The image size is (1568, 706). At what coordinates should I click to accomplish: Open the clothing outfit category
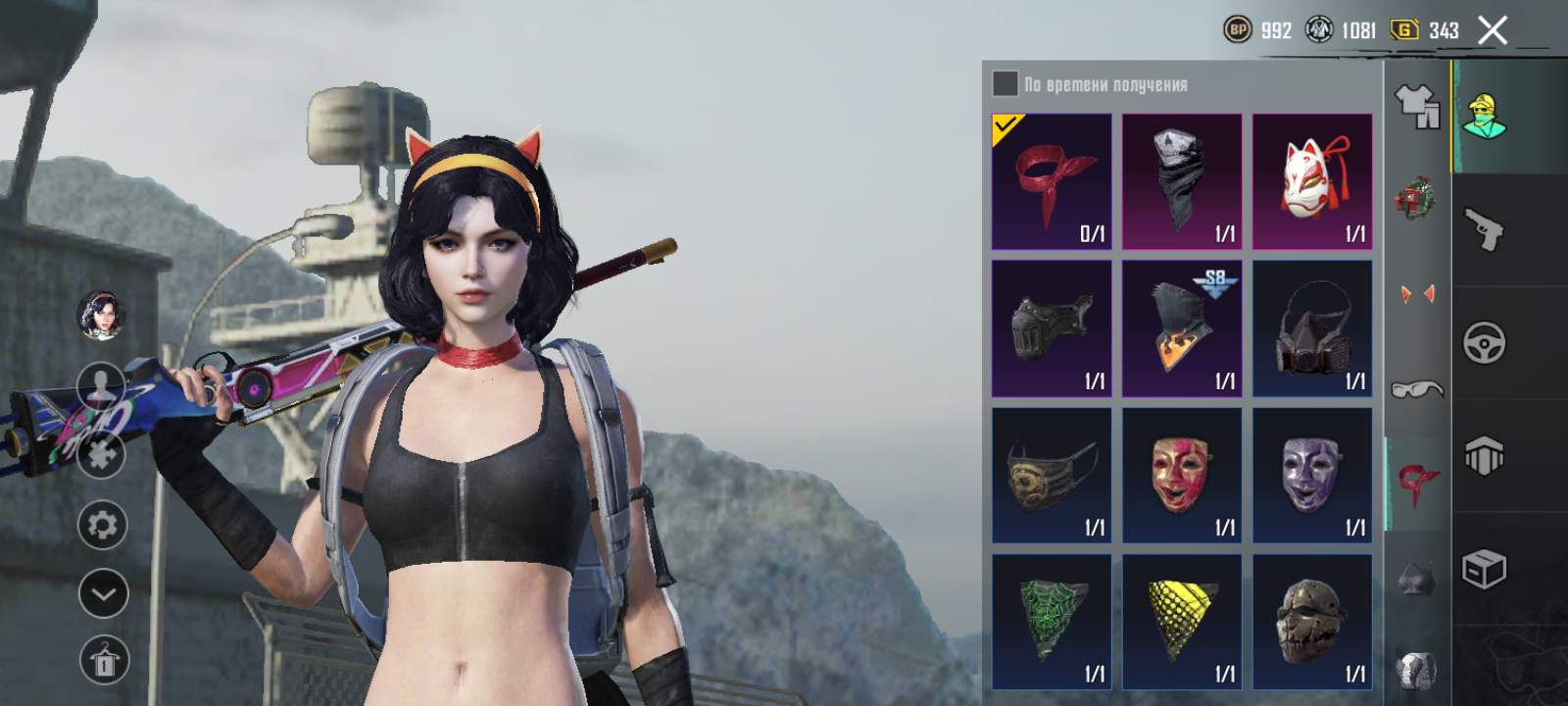click(1417, 106)
